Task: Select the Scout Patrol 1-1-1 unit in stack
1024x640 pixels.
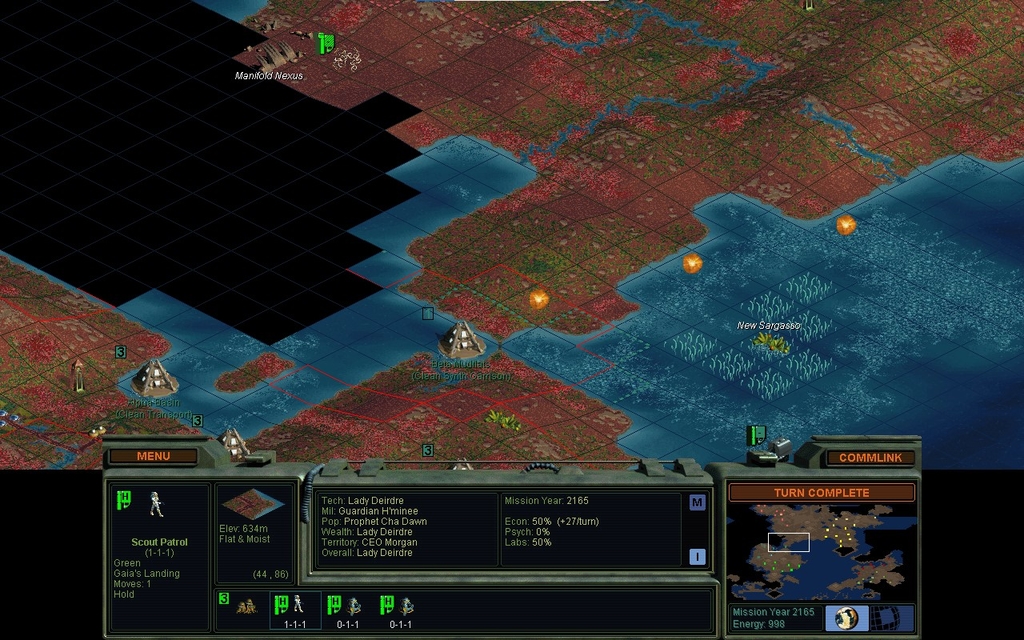Action: pyautogui.click(x=295, y=609)
